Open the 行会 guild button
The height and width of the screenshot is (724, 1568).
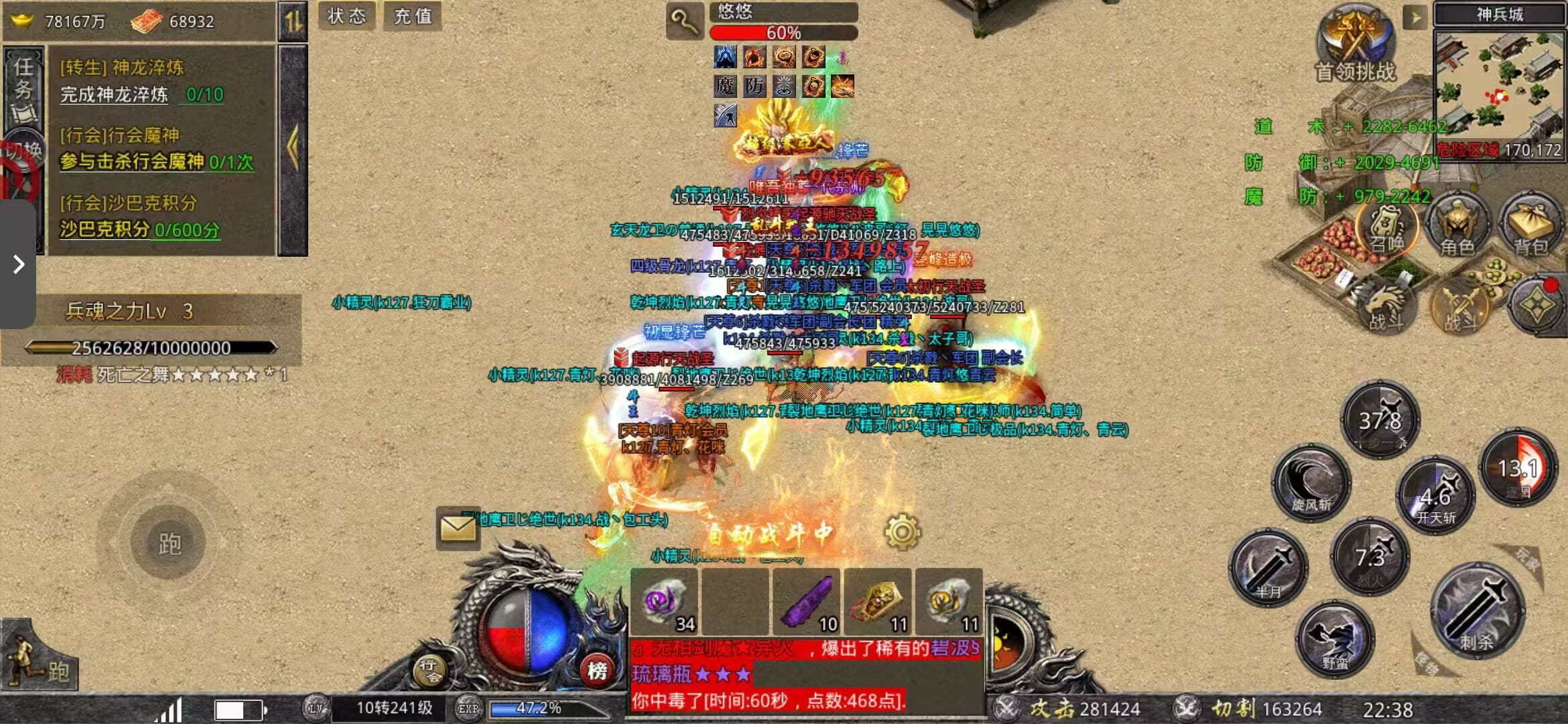(x=430, y=670)
